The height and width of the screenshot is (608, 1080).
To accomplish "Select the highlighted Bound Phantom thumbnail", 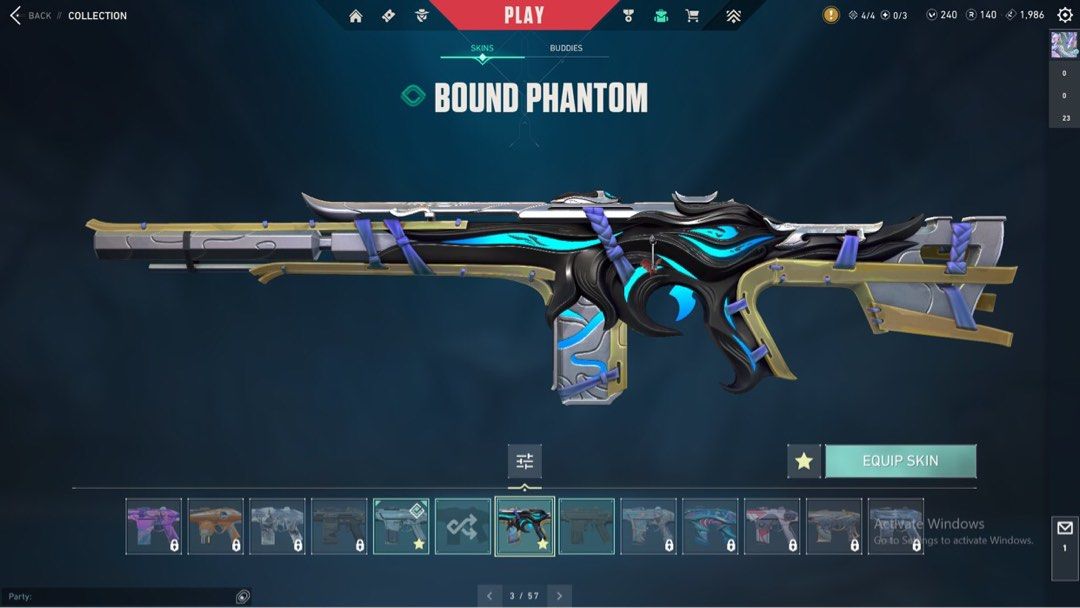I will point(525,526).
